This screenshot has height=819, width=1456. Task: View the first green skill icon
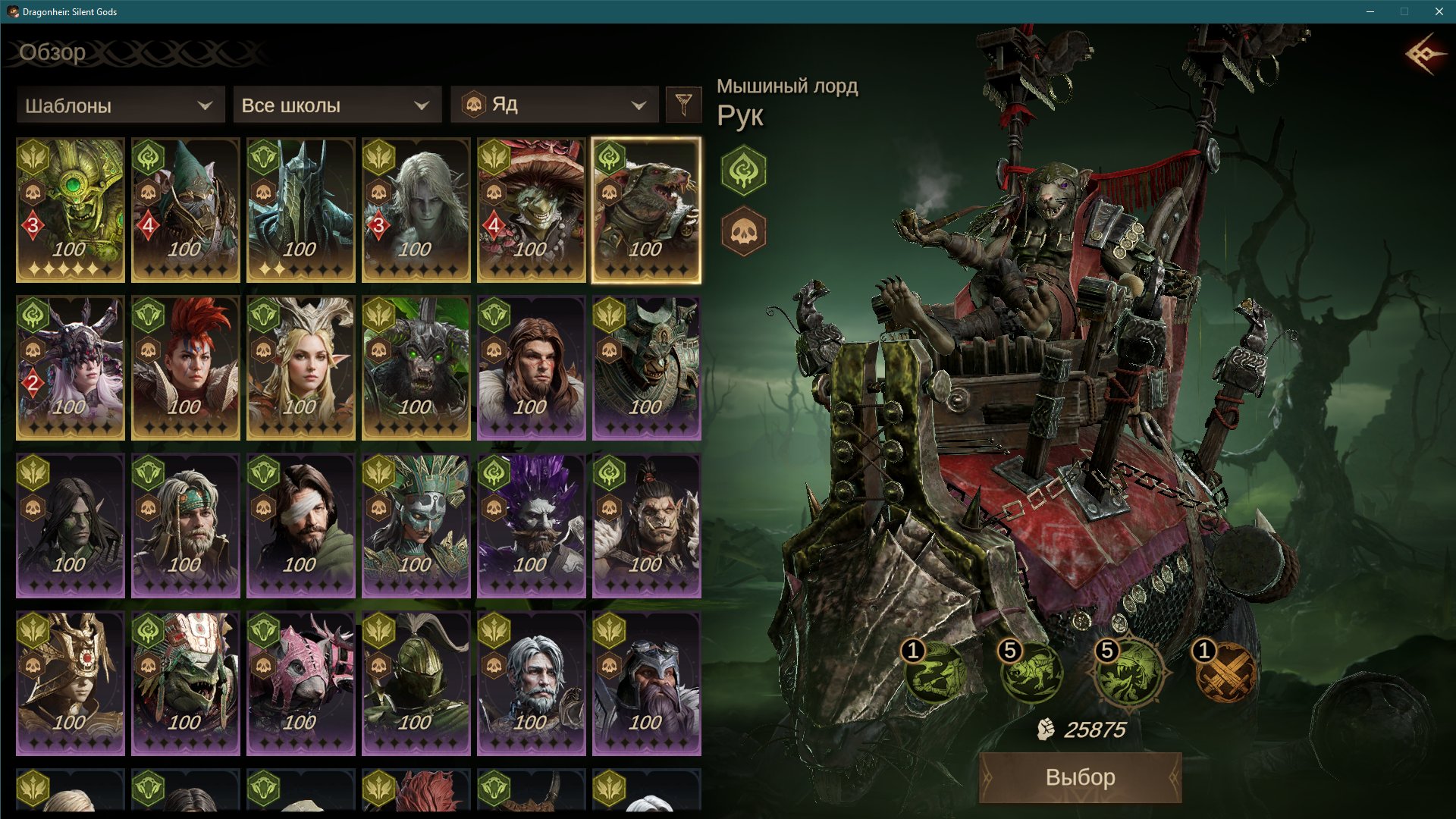[936, 673]
